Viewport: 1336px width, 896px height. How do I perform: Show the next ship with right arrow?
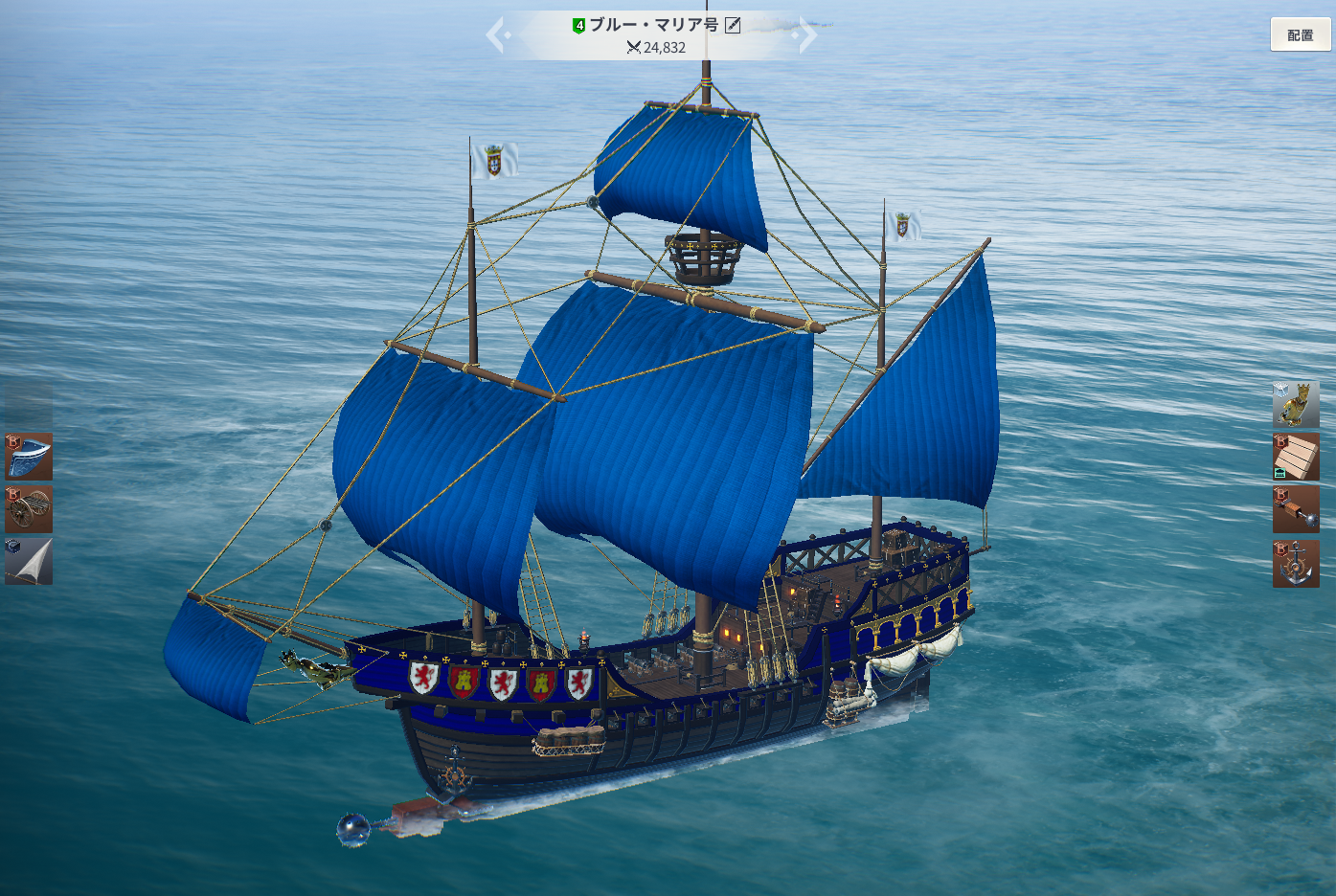(x=807, y=35)
